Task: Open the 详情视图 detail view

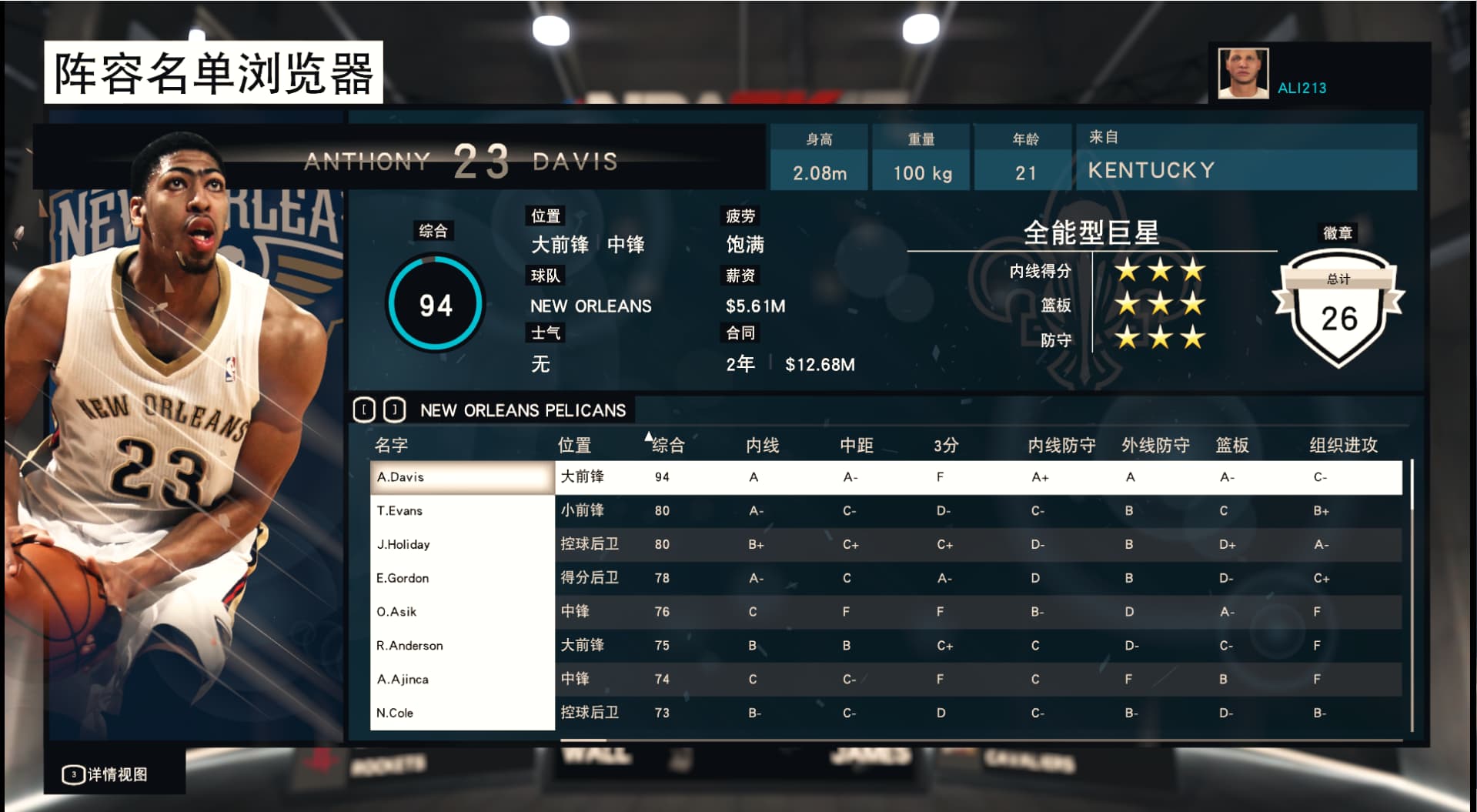Action: pos(106,774)
